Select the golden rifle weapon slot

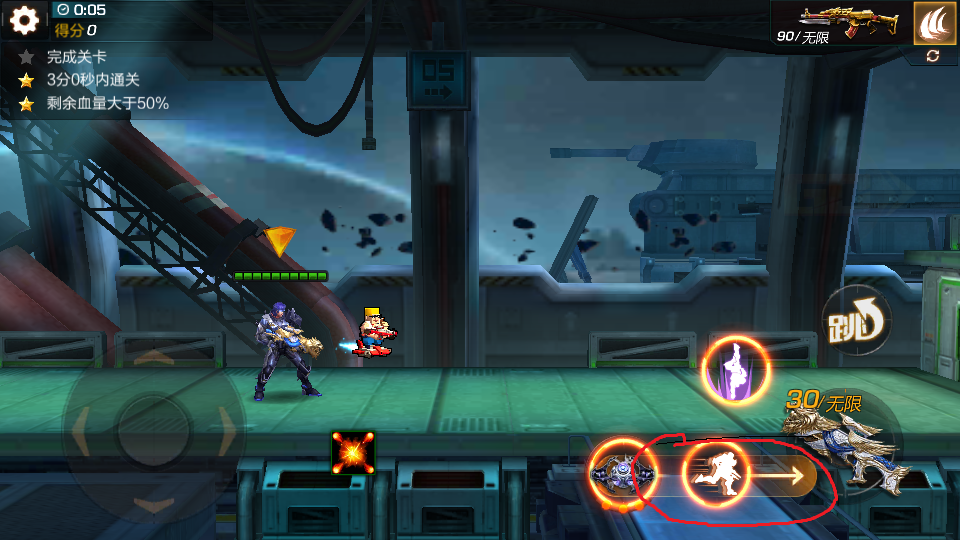pos(840,20)
